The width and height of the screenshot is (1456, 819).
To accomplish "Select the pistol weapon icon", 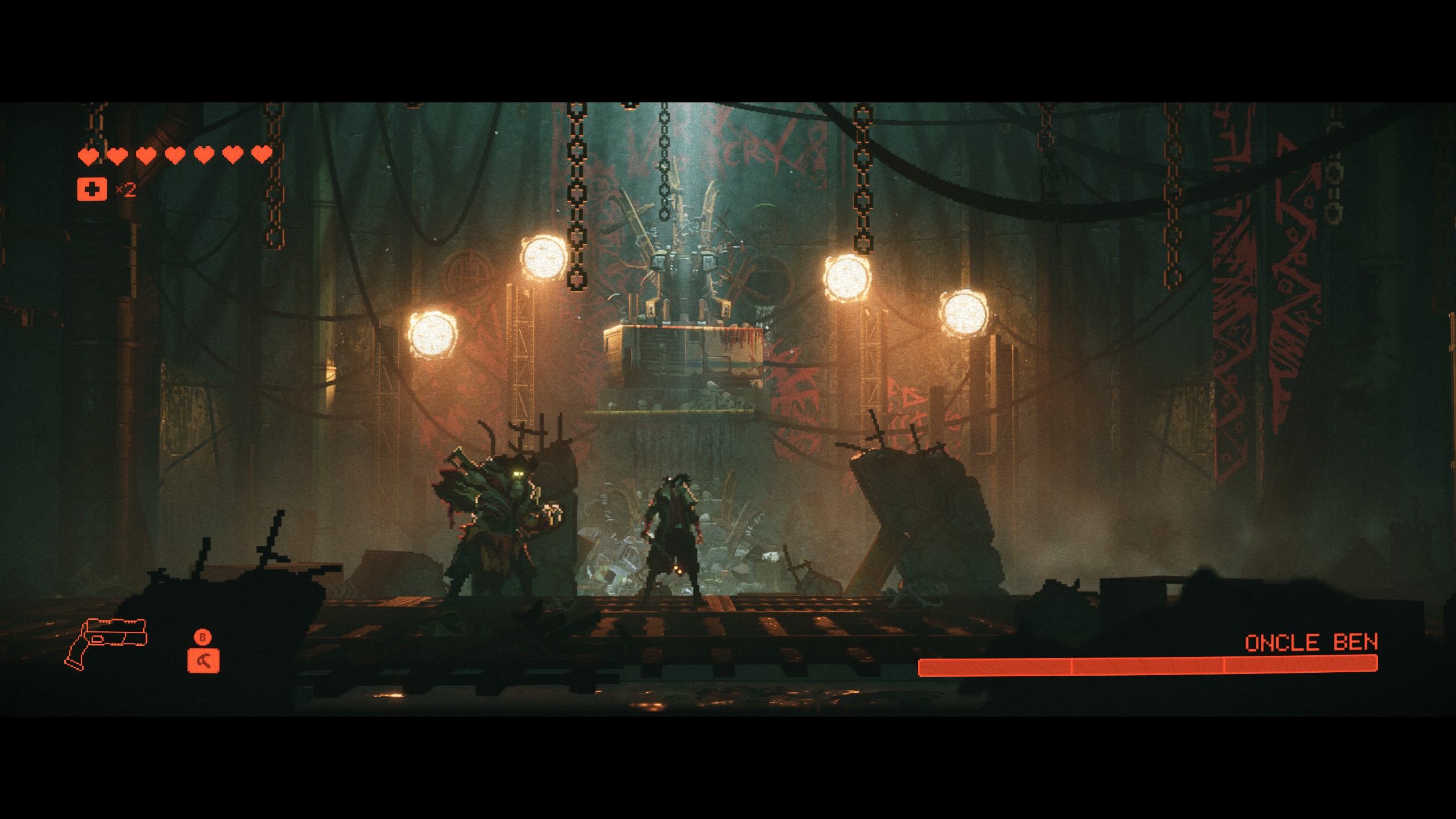I will point(106,642).
